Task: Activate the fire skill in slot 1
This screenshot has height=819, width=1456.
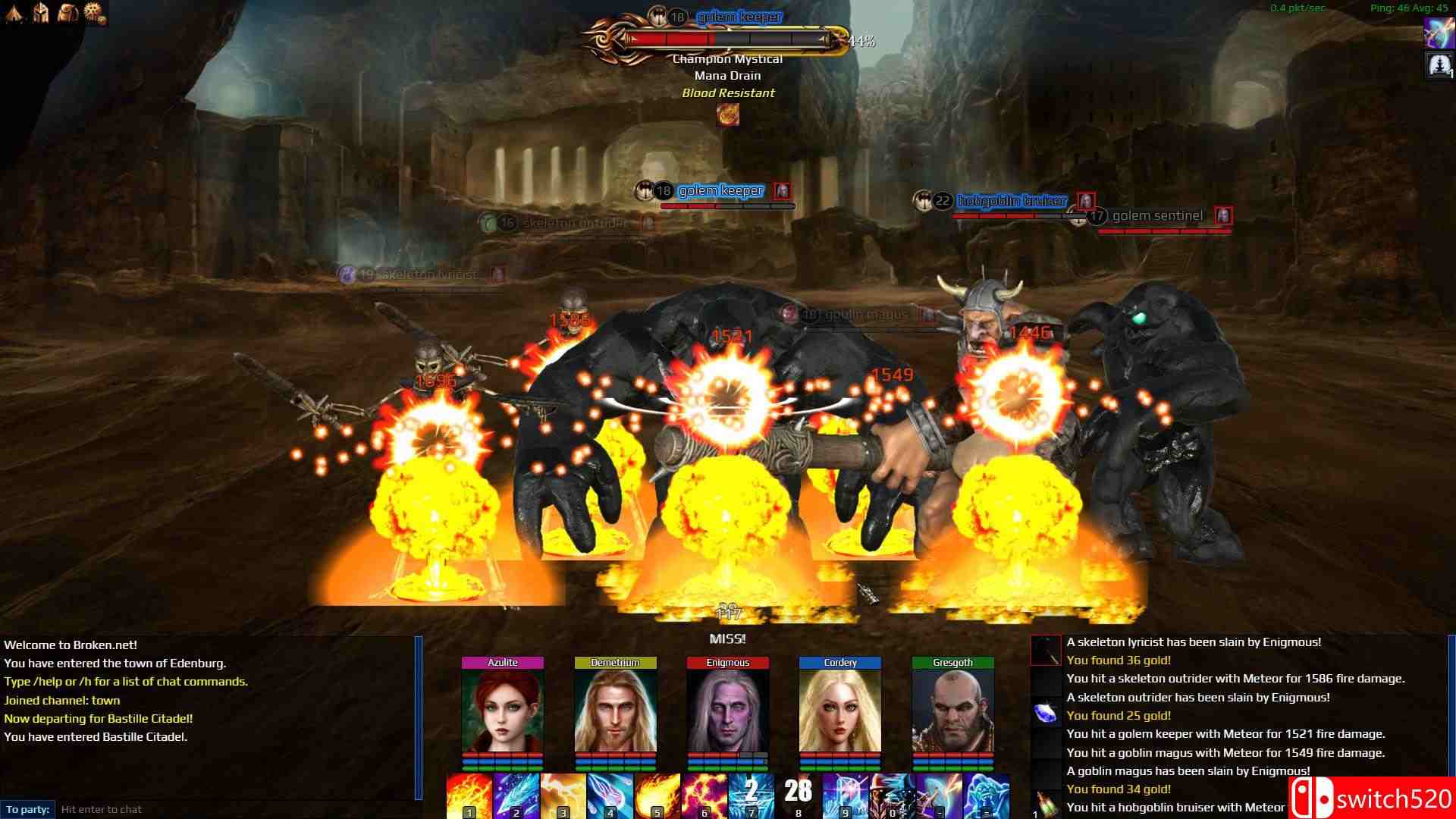Action: coord(469,795)
